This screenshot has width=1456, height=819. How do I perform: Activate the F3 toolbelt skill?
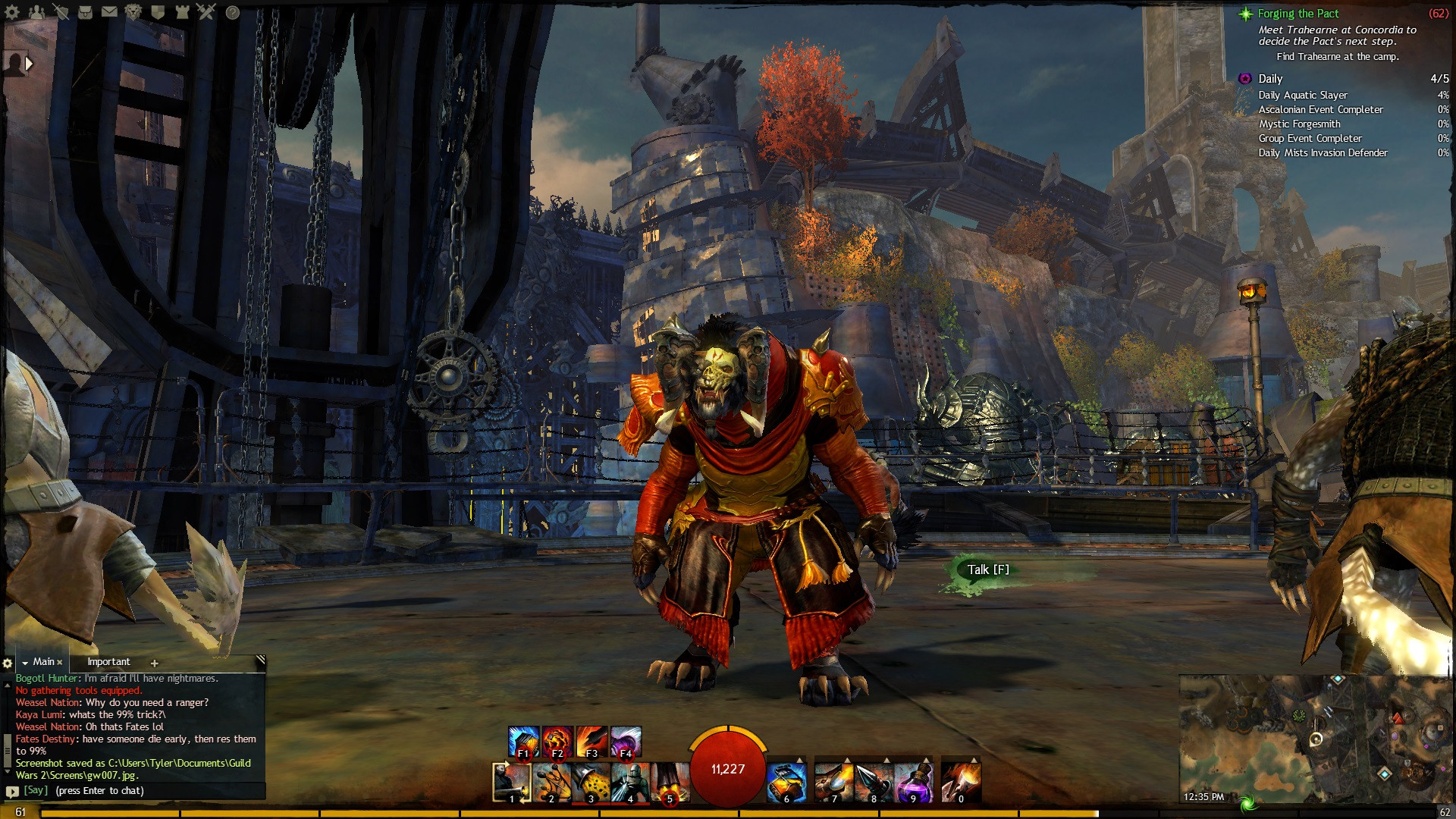(591, 742)
